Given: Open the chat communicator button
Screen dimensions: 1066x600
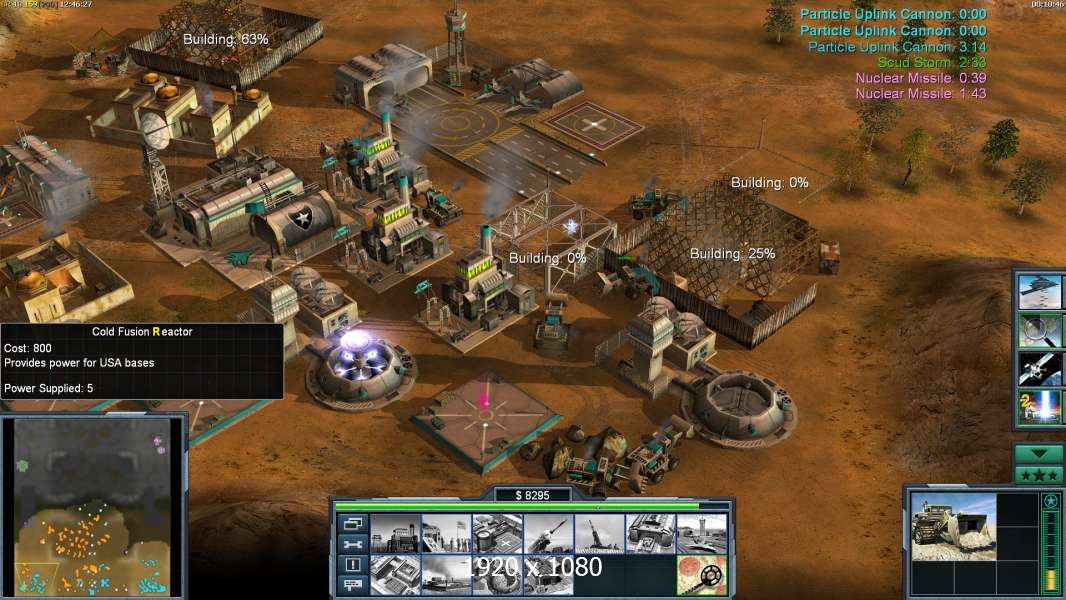Looking at the screenshot, I should [352, 586].
